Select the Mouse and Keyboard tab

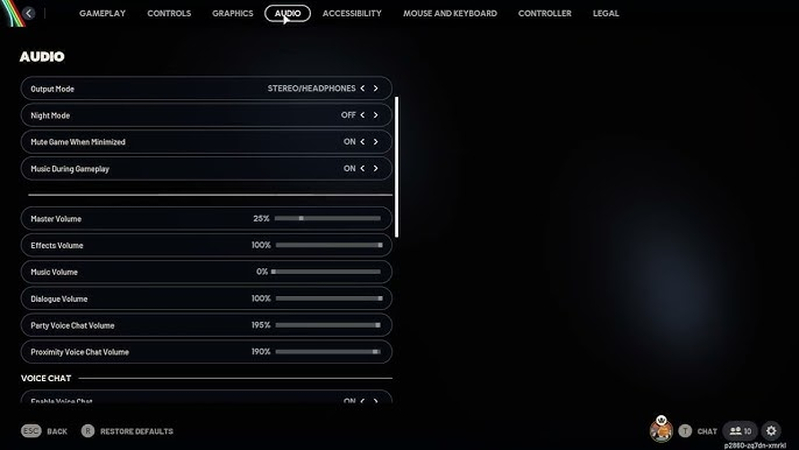click(450, 14)
